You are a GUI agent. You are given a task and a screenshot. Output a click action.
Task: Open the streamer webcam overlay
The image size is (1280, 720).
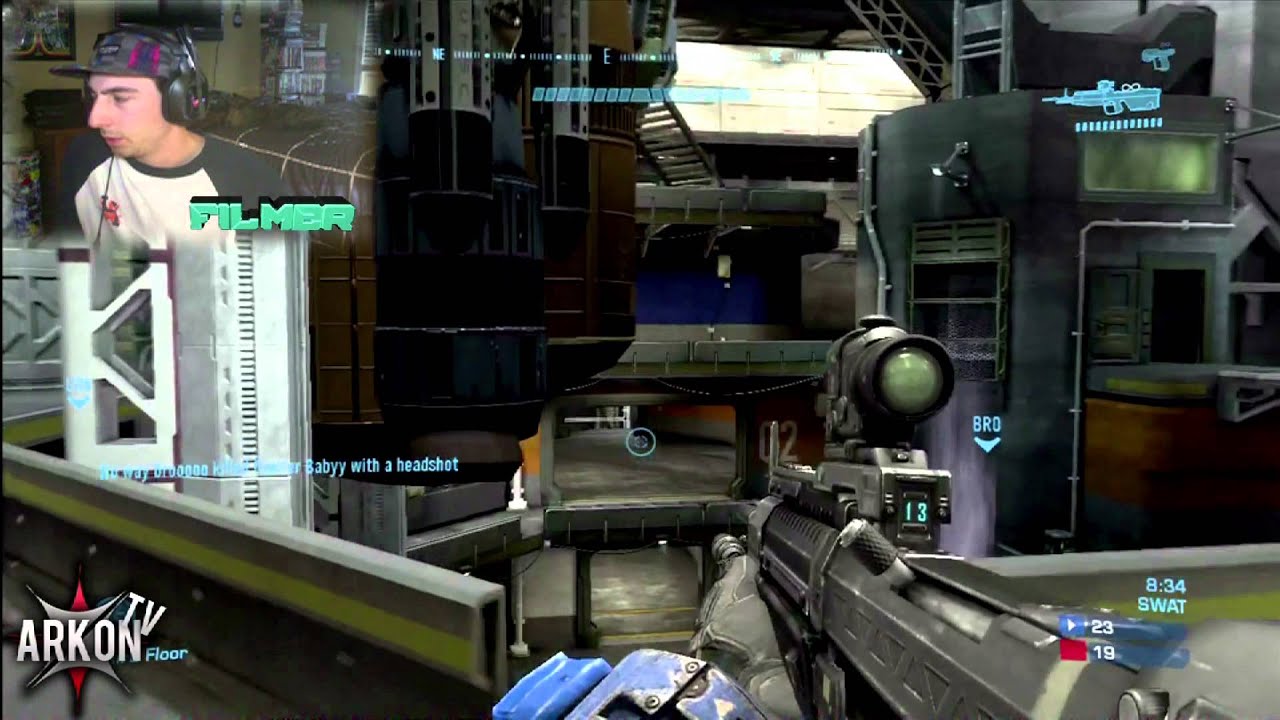(150, 120)
